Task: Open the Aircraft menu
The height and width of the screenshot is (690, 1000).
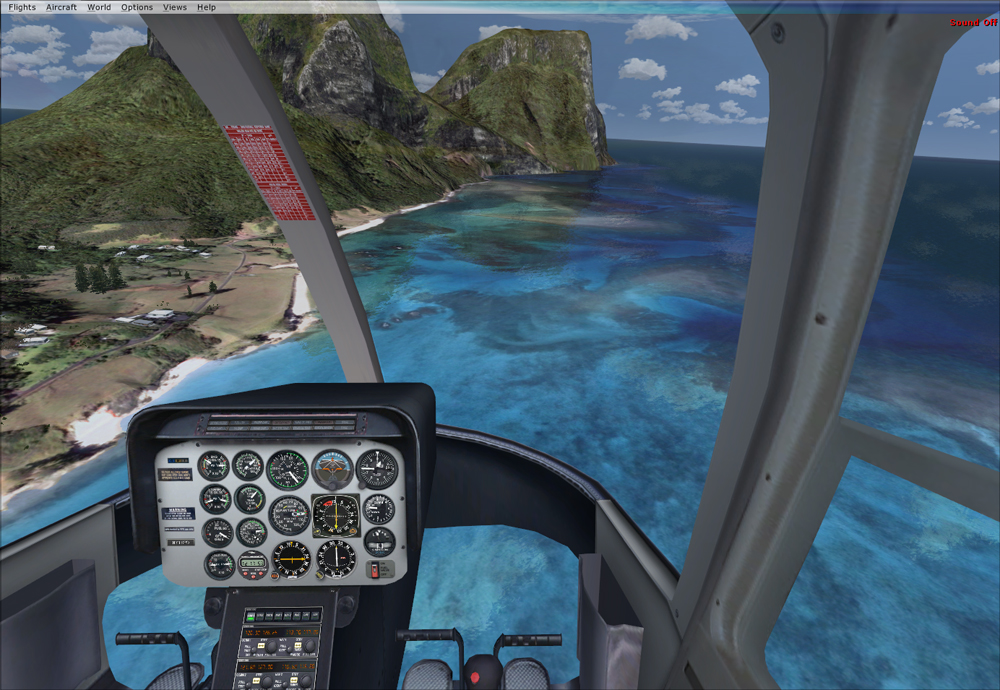Action: (61, 7)
